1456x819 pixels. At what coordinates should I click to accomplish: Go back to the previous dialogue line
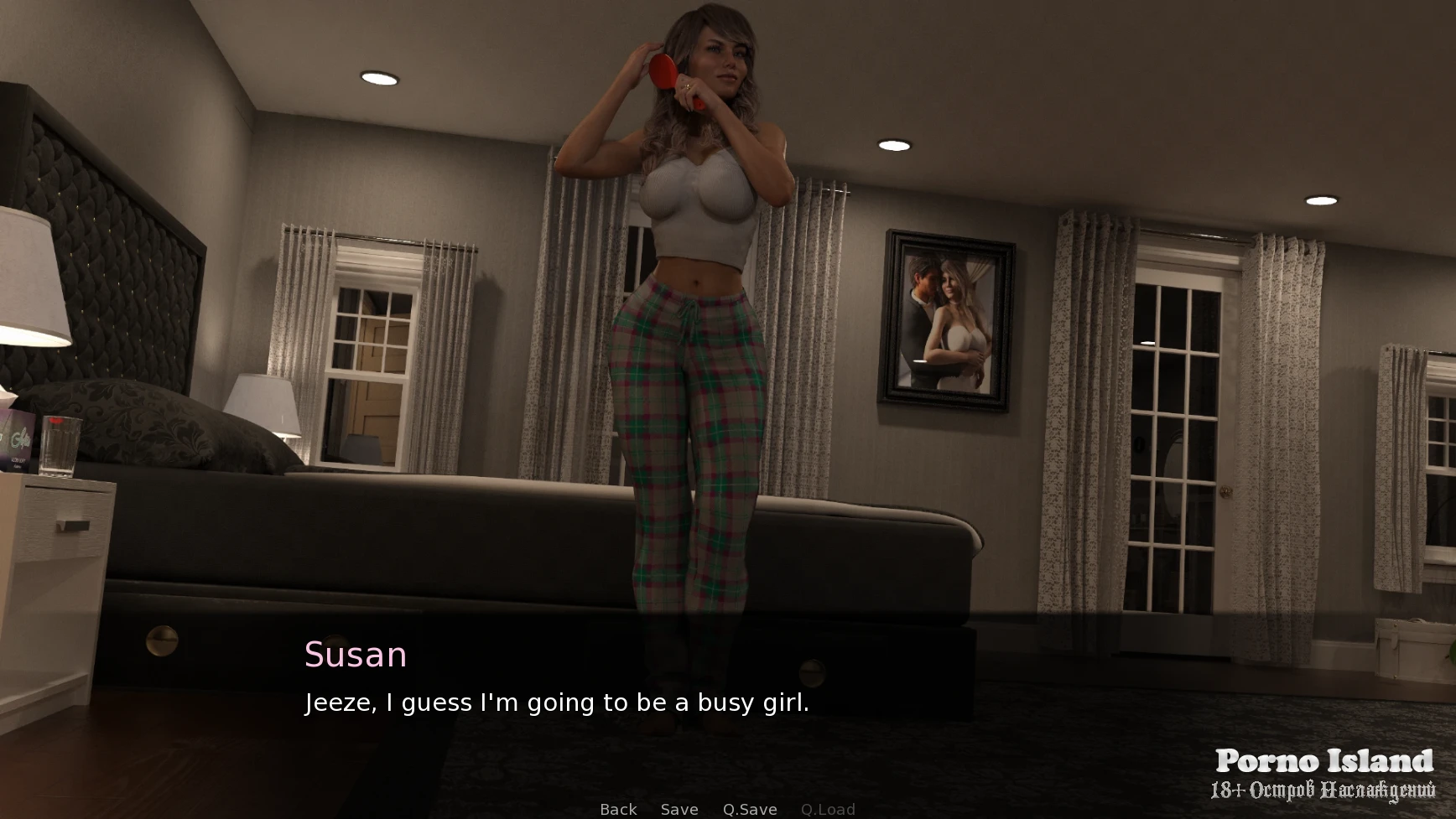(x=618, y=809)
